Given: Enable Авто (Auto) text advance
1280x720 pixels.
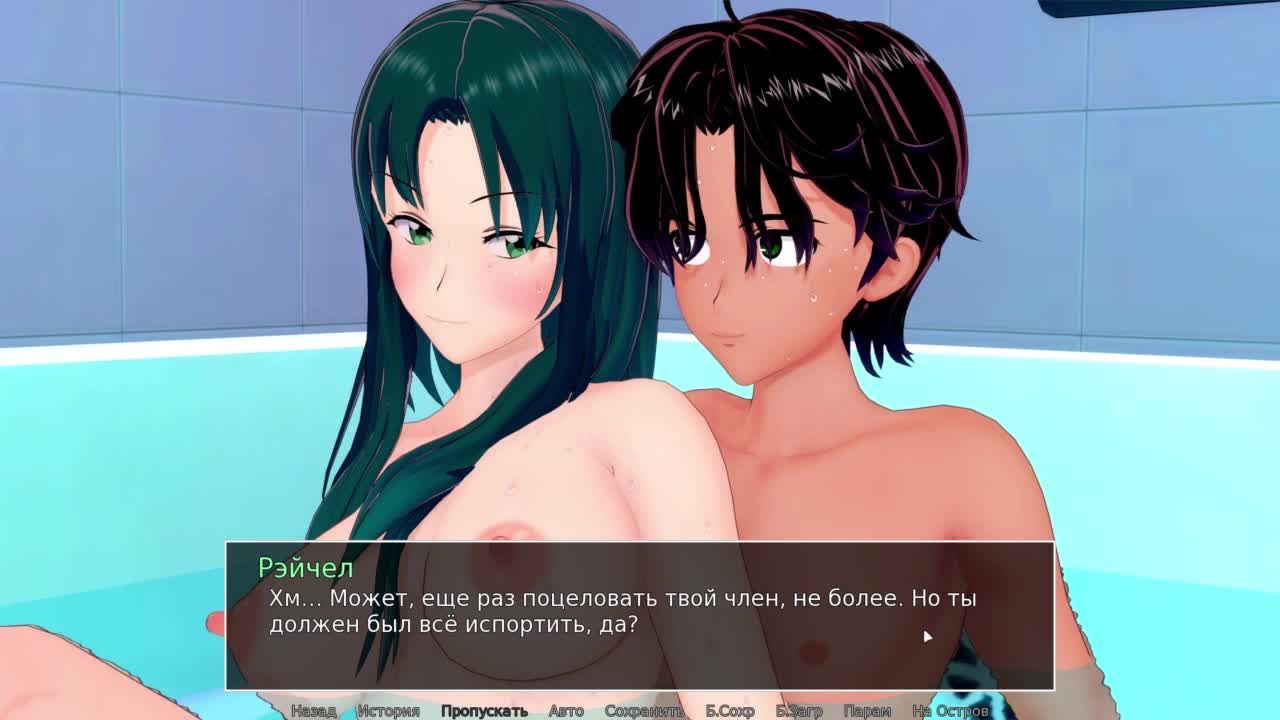Looking at the screenshot, I should pos(566,711).
